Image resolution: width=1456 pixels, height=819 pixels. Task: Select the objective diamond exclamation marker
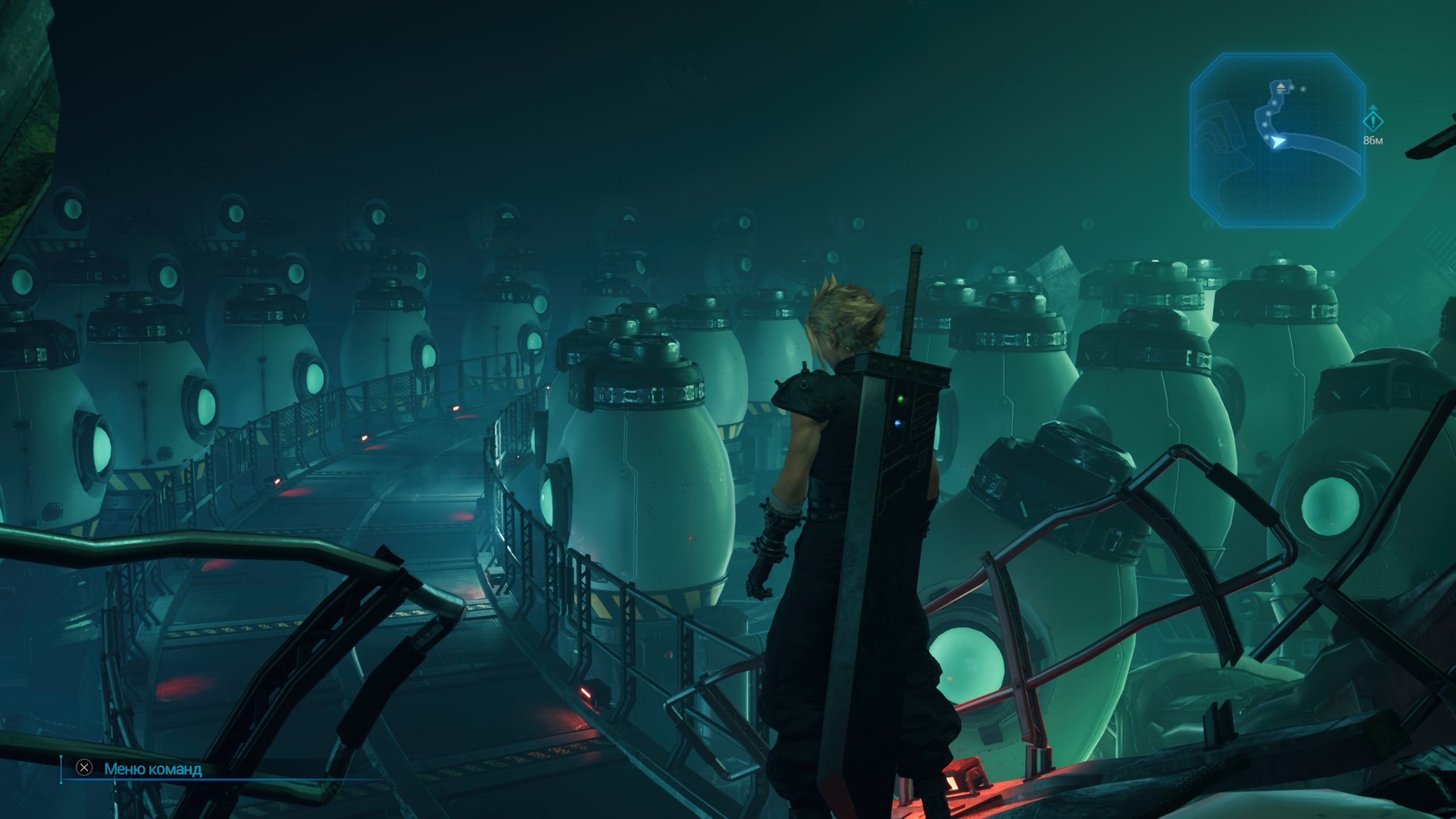click(x=1373, y=121)
